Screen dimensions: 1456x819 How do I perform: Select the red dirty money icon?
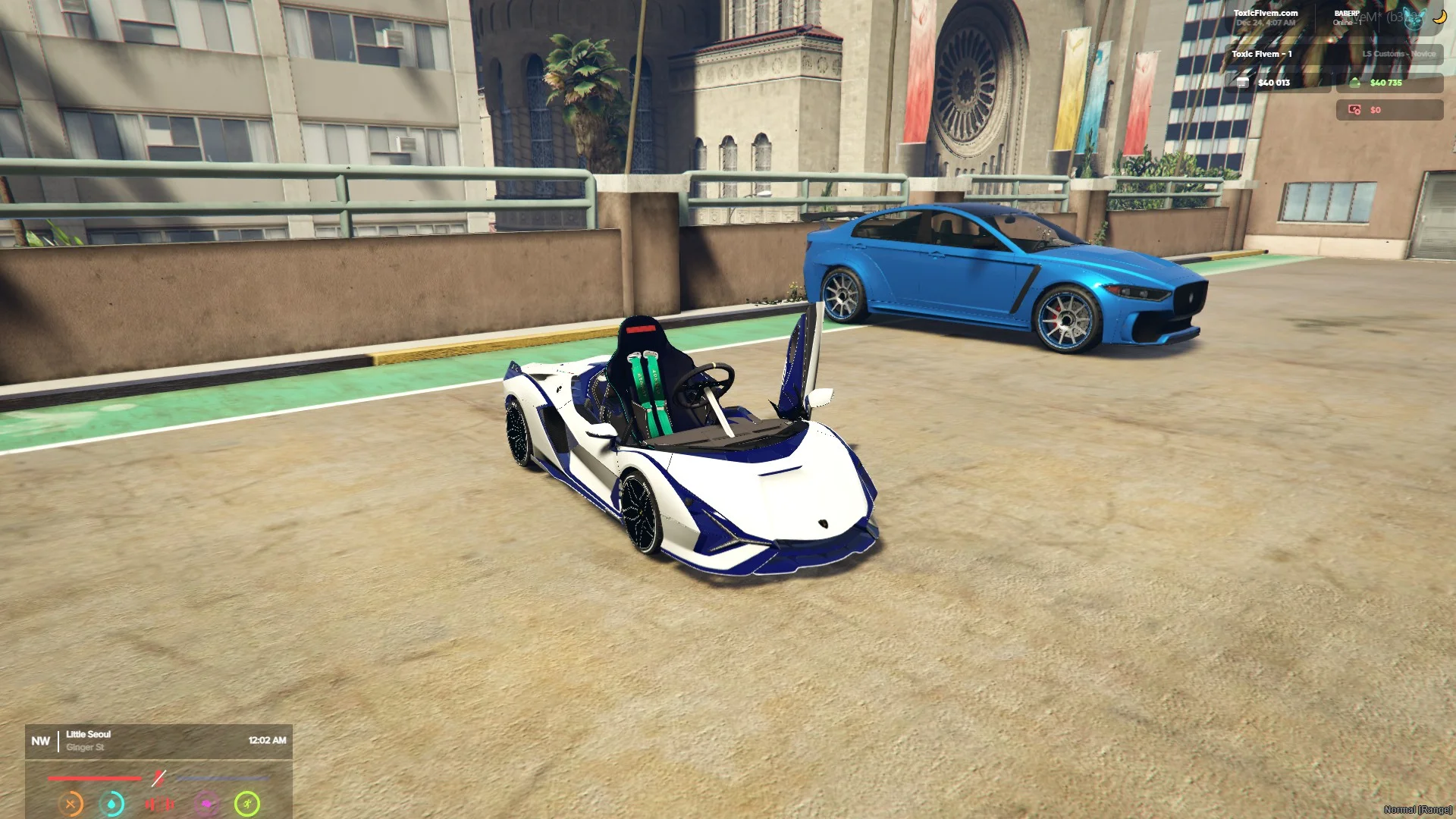(x=1354, y=110)
